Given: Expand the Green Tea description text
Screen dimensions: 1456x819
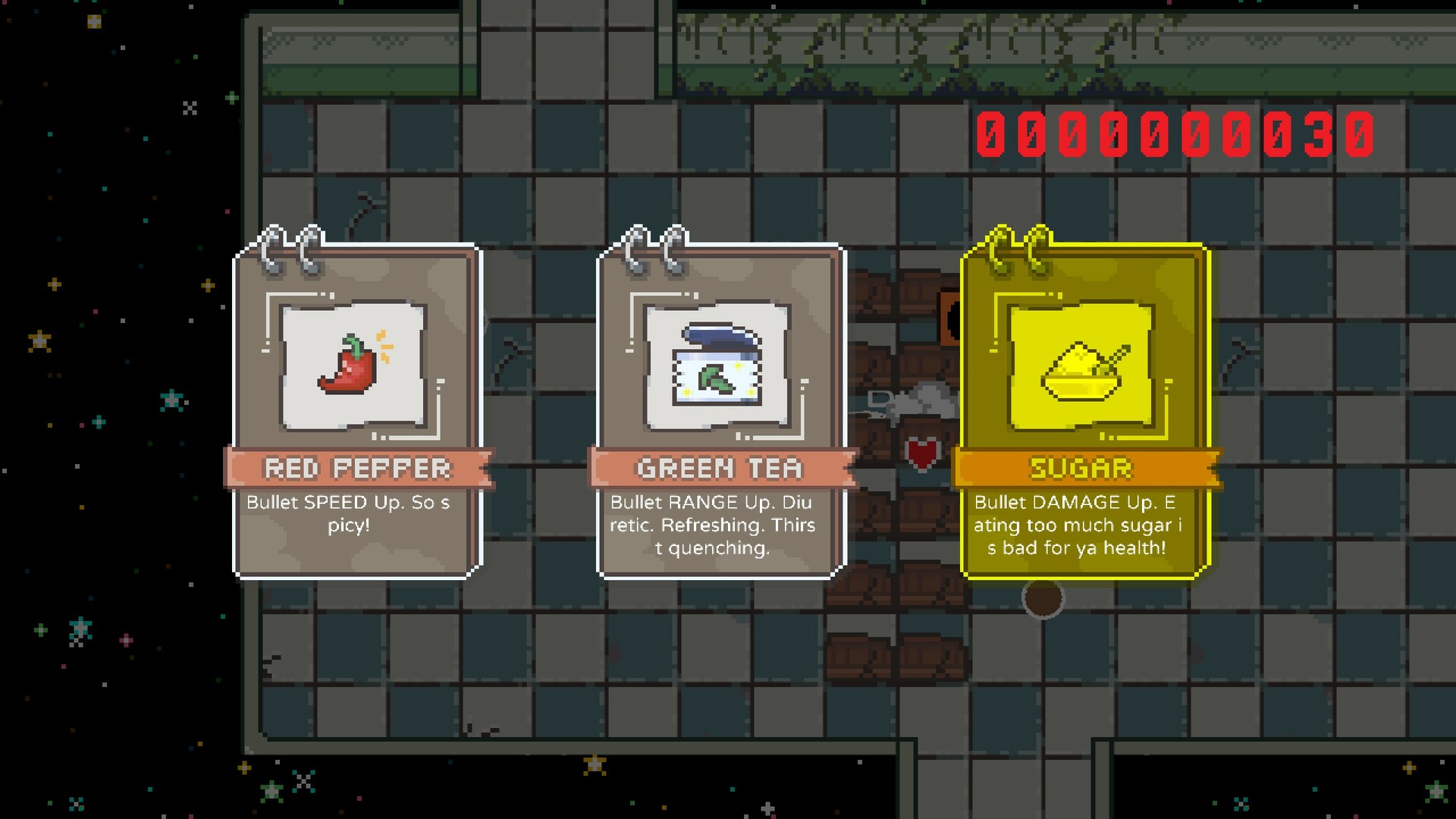Looking at the screenshot, I should pos(714,524).
